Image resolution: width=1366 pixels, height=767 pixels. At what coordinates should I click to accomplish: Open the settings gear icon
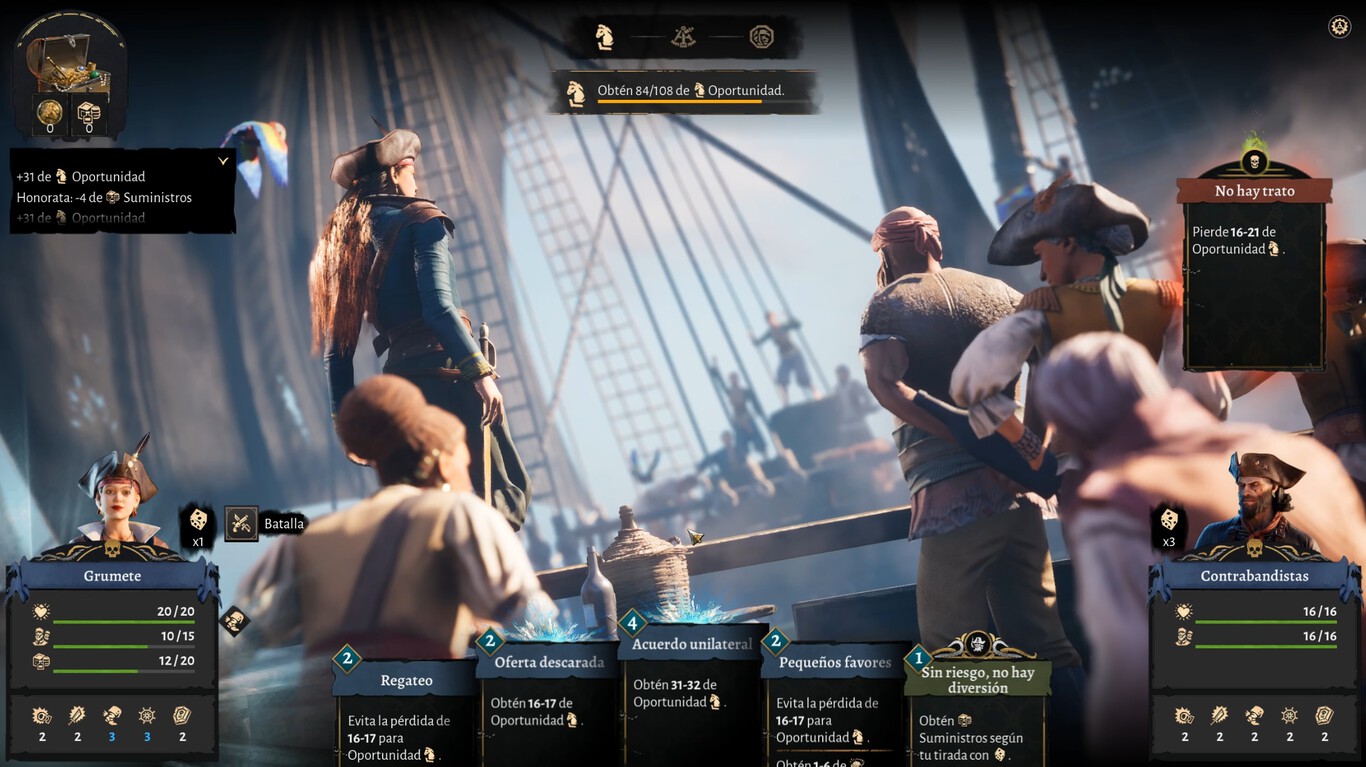pos(1339,27)
